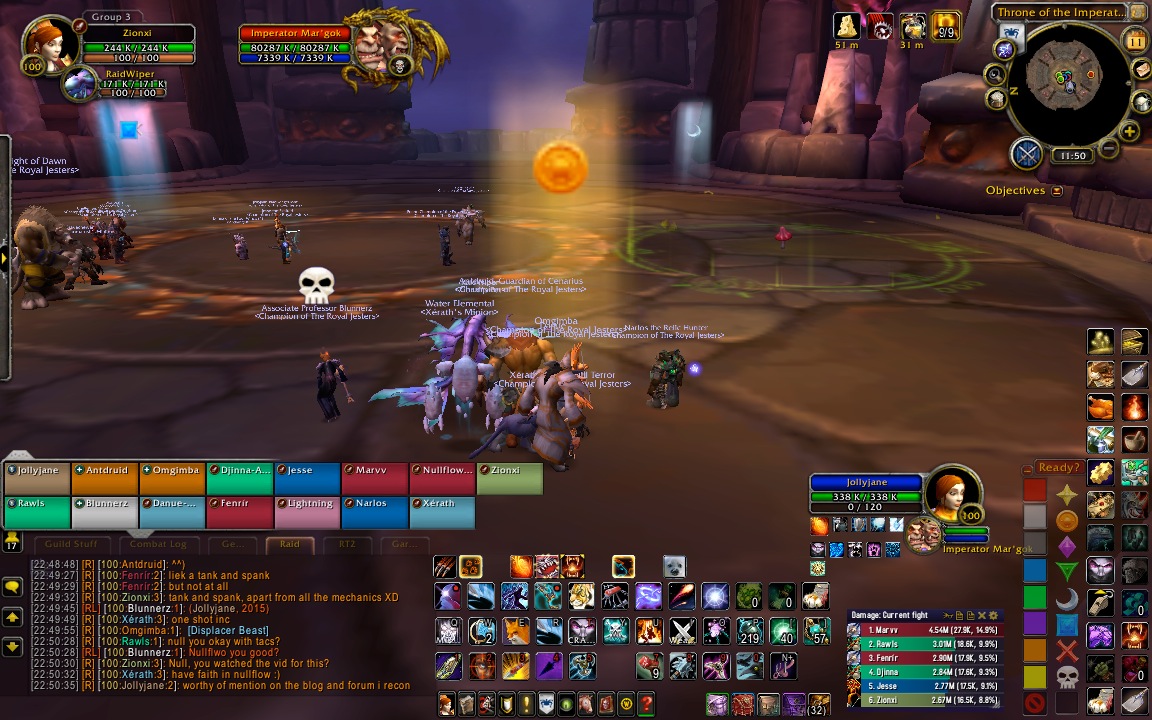Select the blue world marker swatch
The height and width of the screenshot is (720, 1152).
(x=1034, y=570)
